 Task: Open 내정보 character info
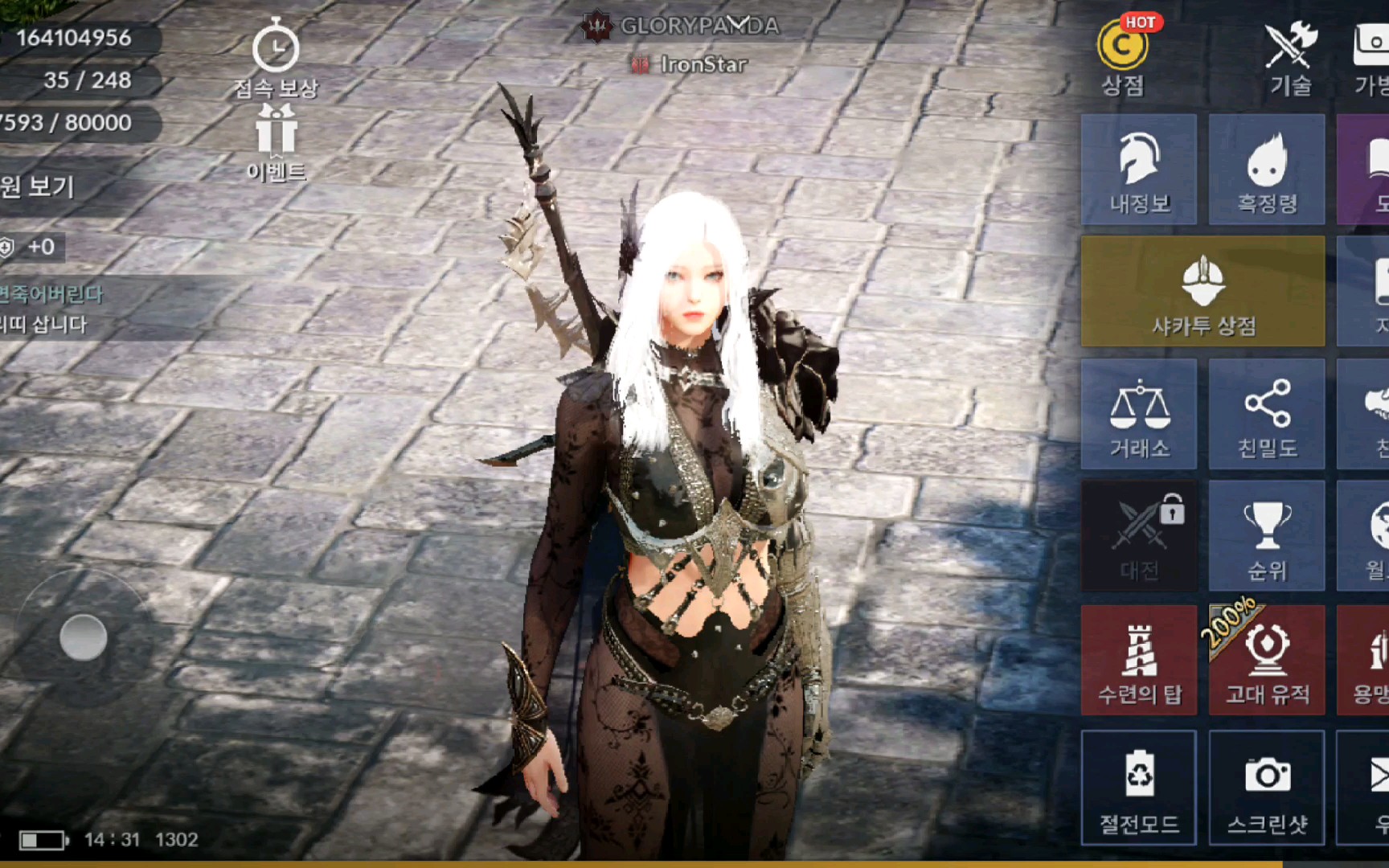pyautogui.click(x=1139, y=170)
